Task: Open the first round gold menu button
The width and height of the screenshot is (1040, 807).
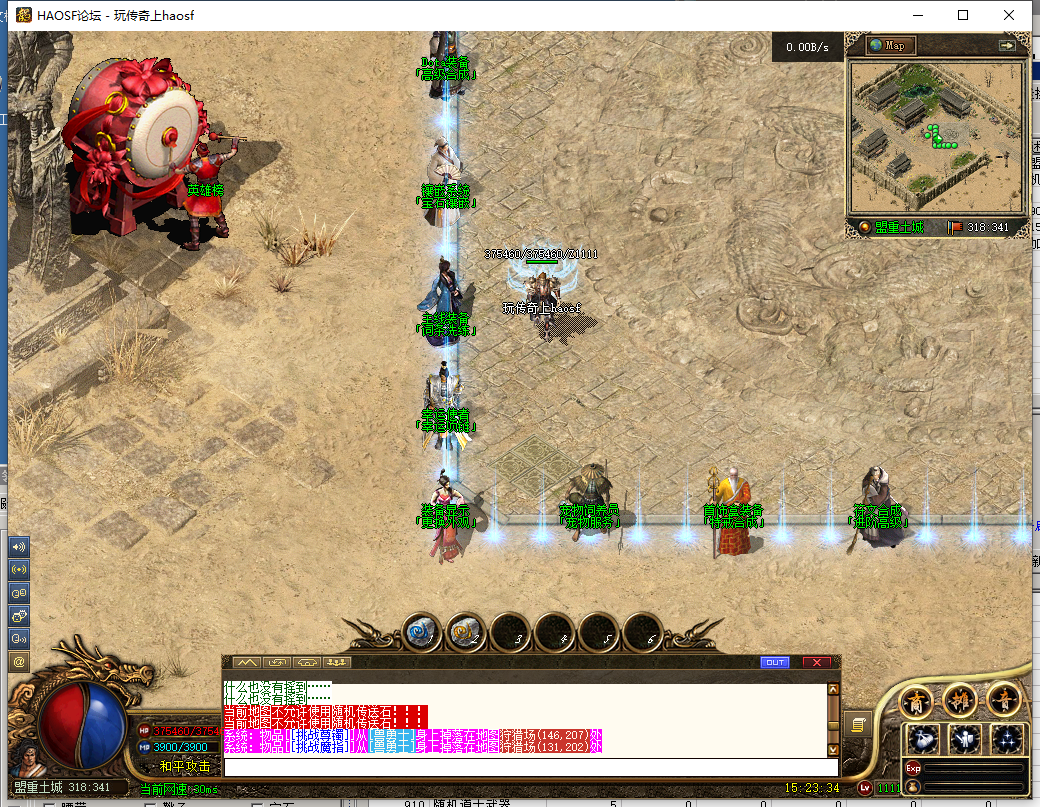Action: pyautogui.click(x=916, y=701)
